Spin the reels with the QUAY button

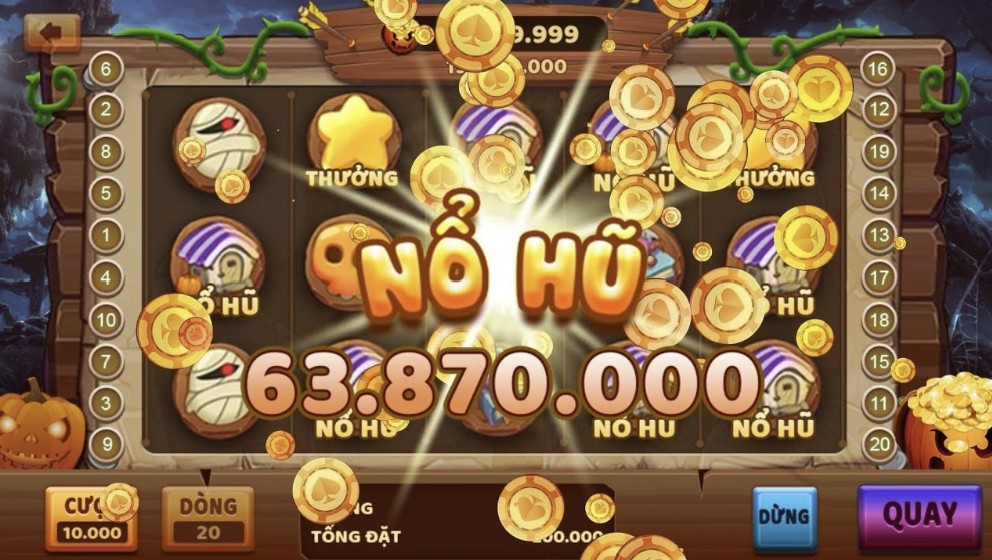919,516
